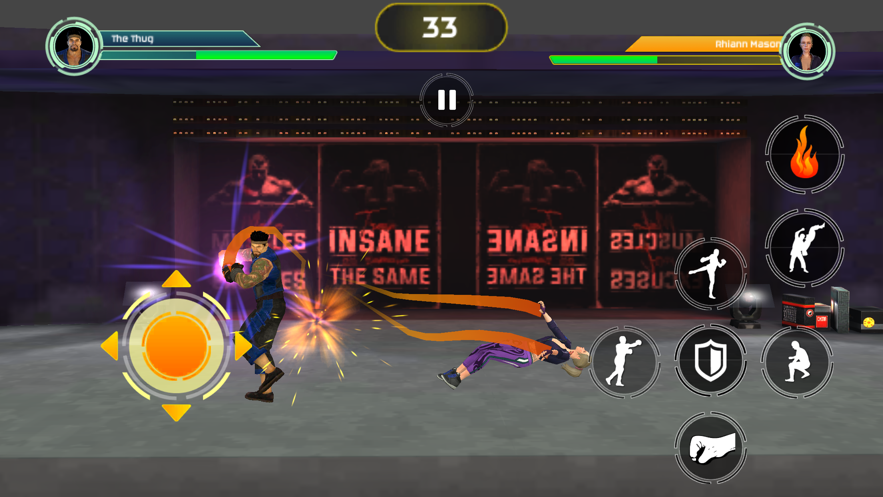This screenshot has height=497, width=883.
Task: Tap the joystick's down arrow
Action: coord(176,412)
